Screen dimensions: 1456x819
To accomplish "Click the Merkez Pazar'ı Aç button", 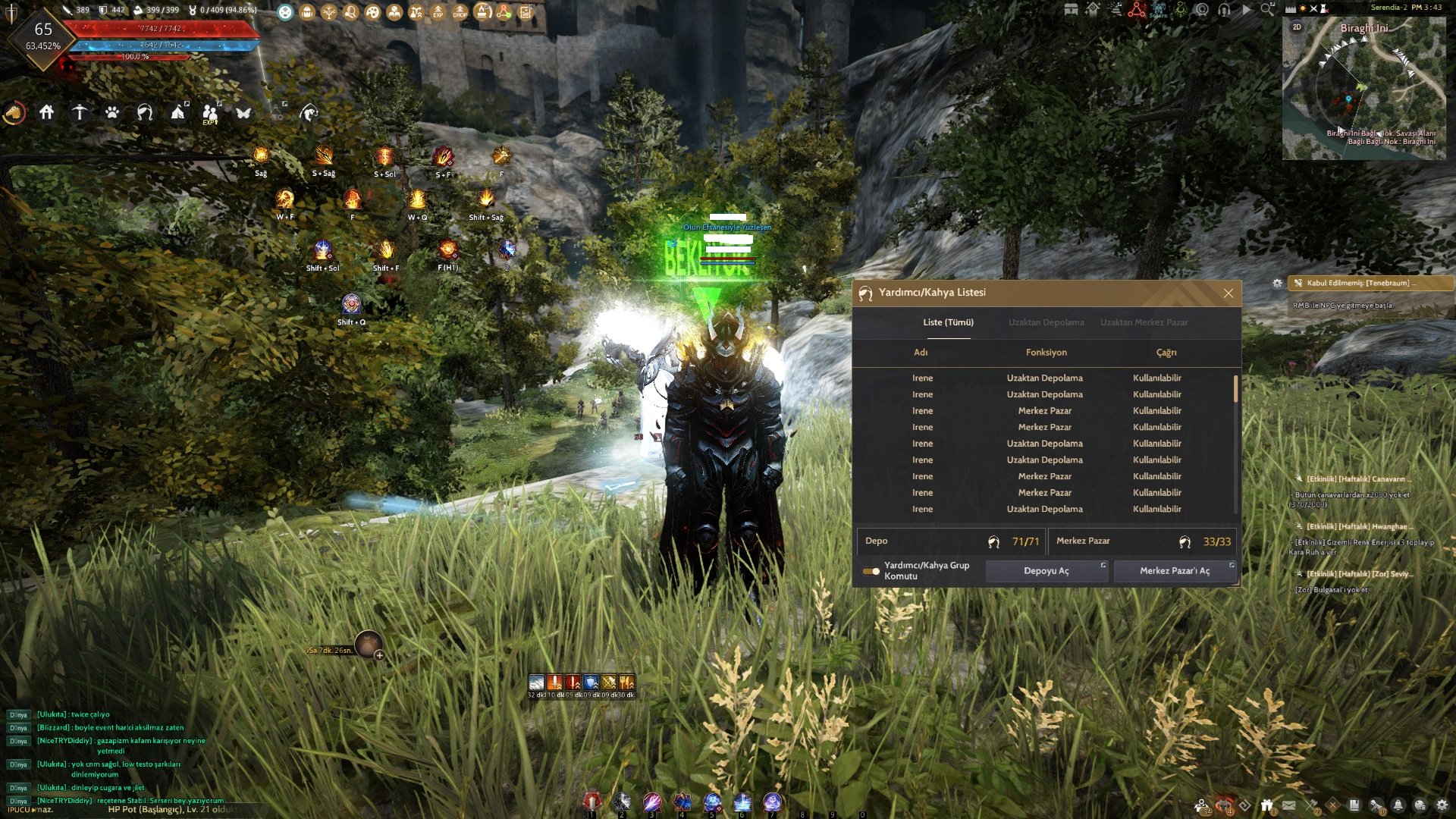I will pyautogui.click(x=1175, y=571).
